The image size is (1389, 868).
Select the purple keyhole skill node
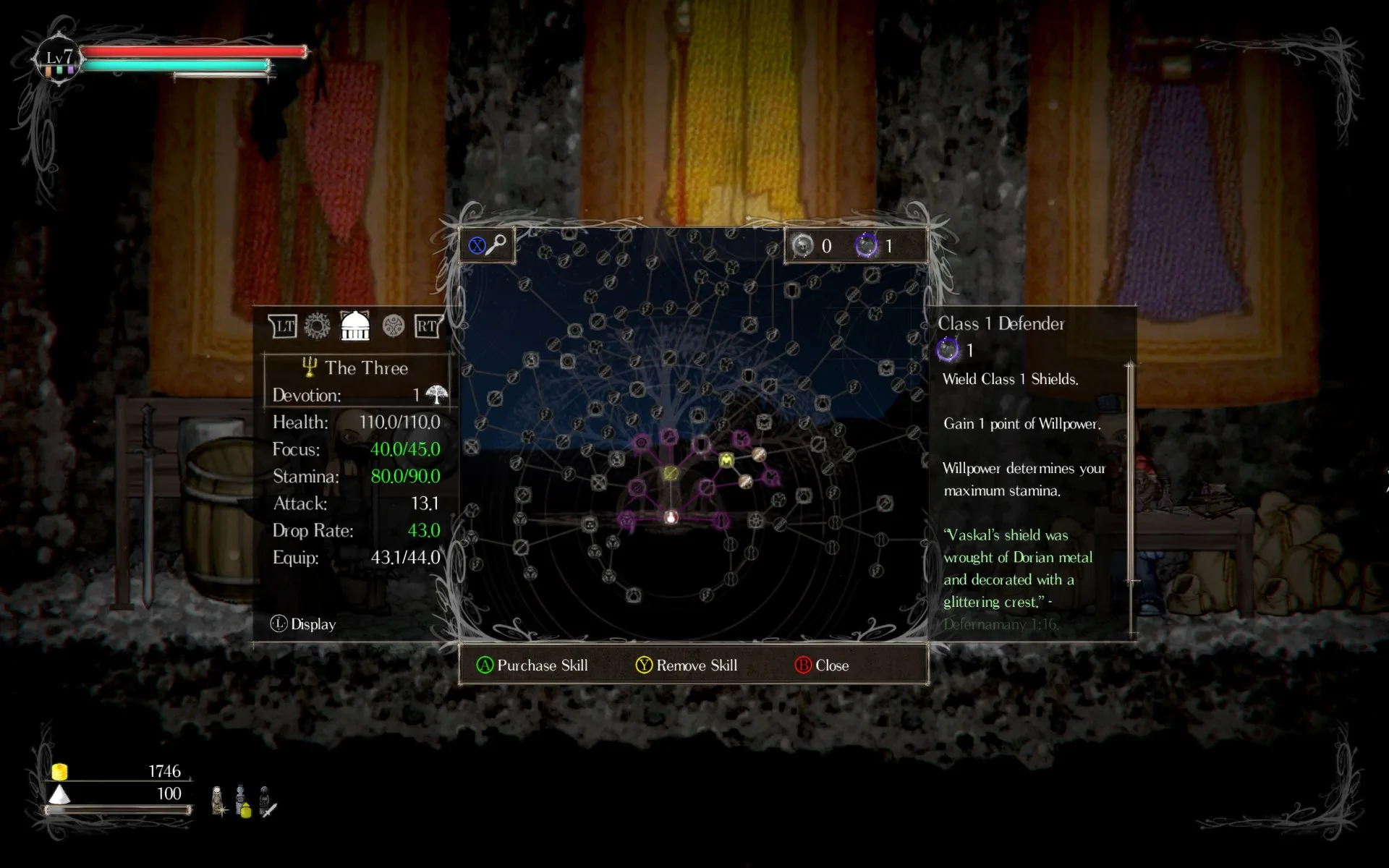[720, 520]
